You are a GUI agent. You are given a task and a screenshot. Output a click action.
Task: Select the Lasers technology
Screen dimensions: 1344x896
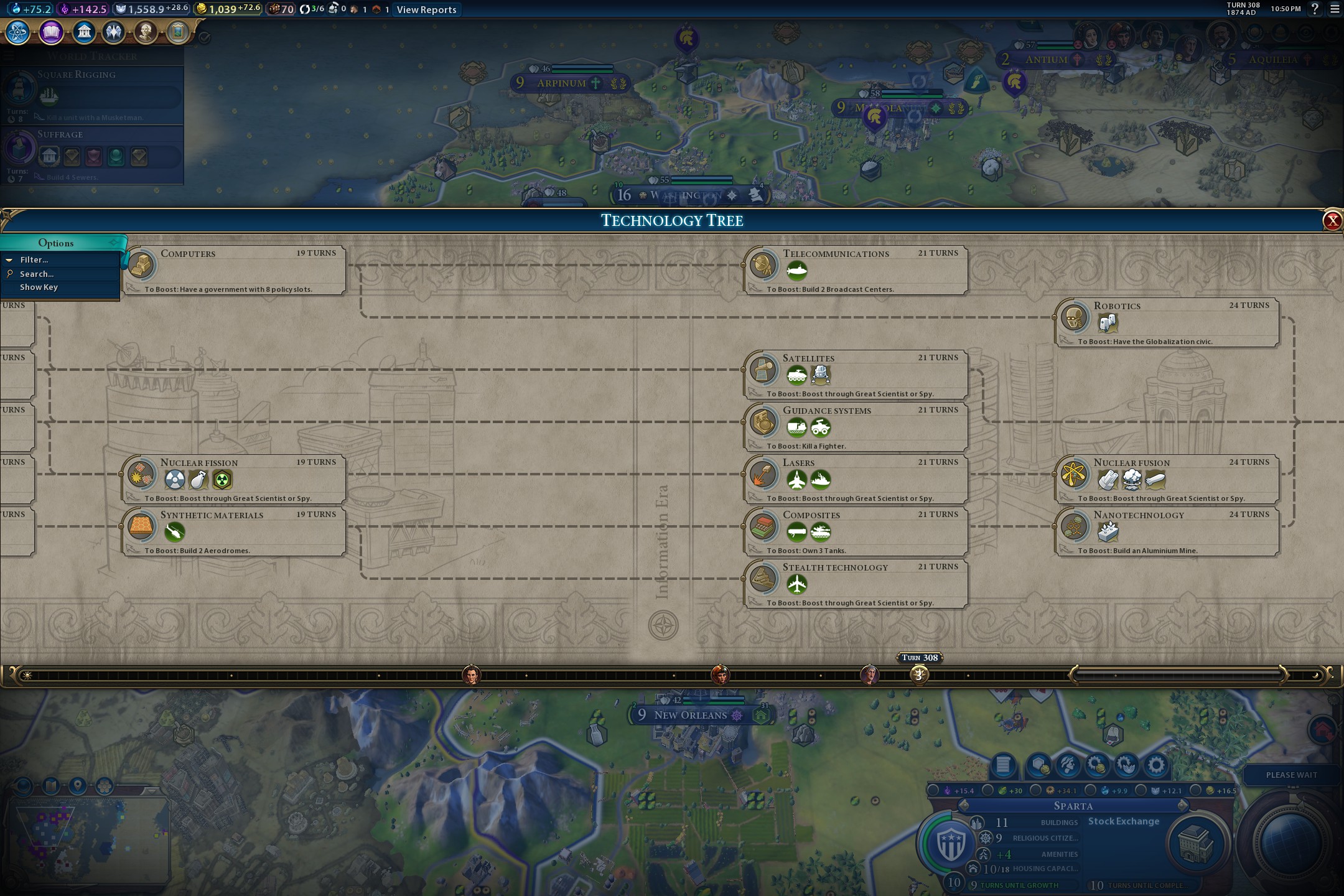(x=856, y=478)
